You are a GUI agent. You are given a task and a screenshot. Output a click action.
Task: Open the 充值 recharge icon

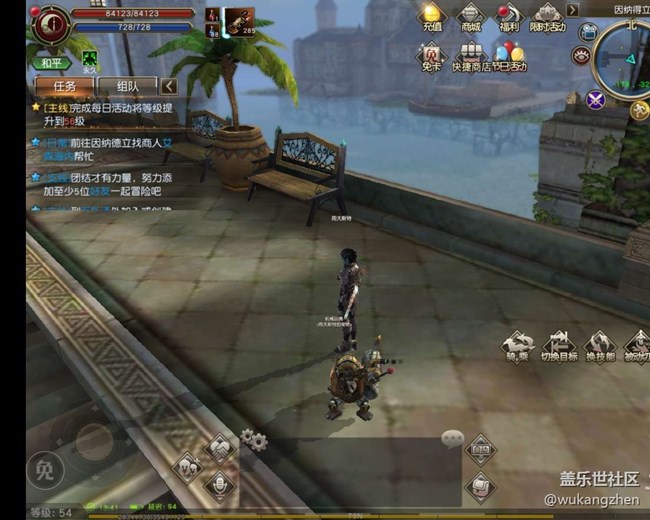[431, 16]
